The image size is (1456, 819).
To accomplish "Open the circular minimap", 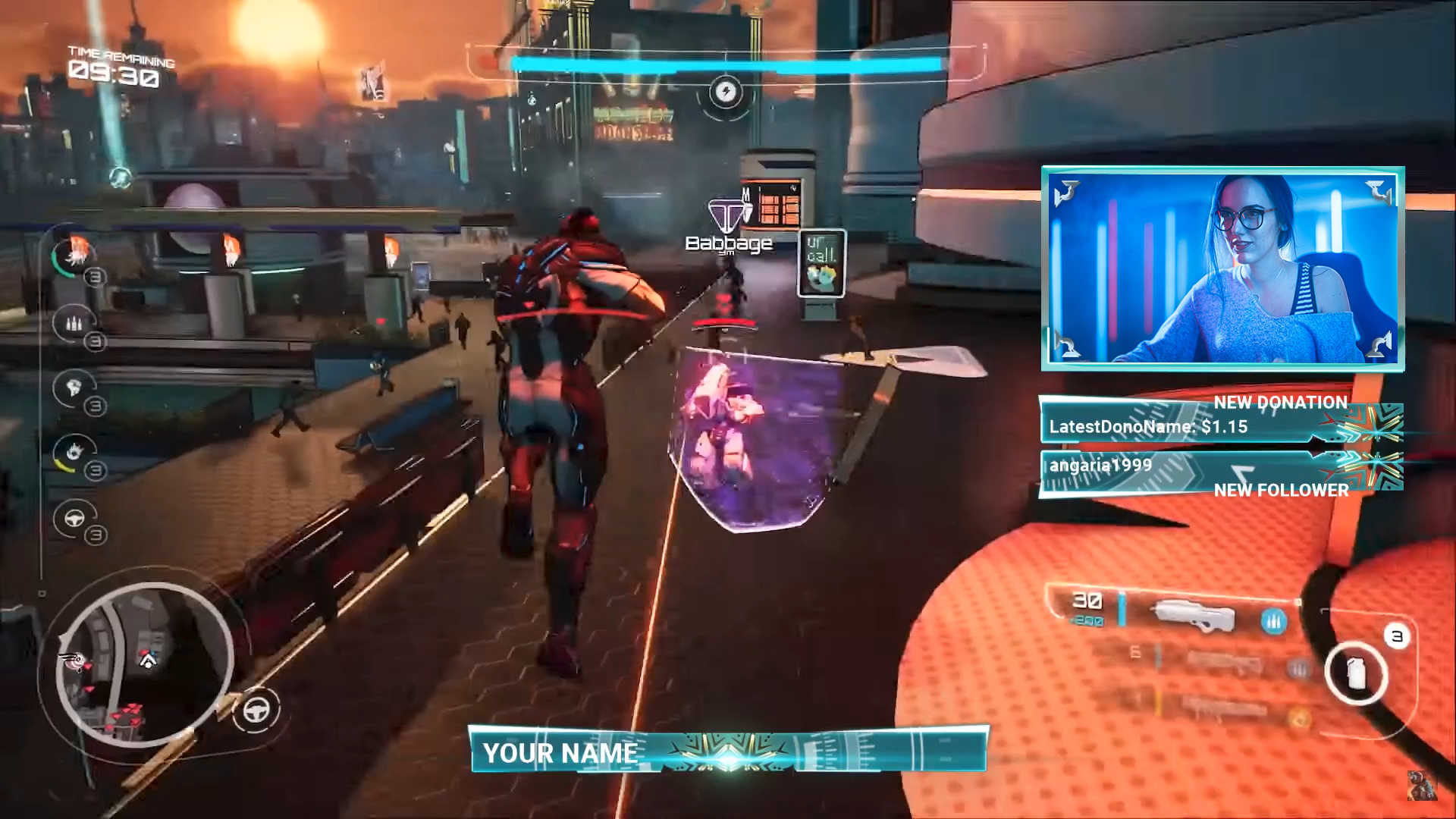I will [x=144, y=664].
